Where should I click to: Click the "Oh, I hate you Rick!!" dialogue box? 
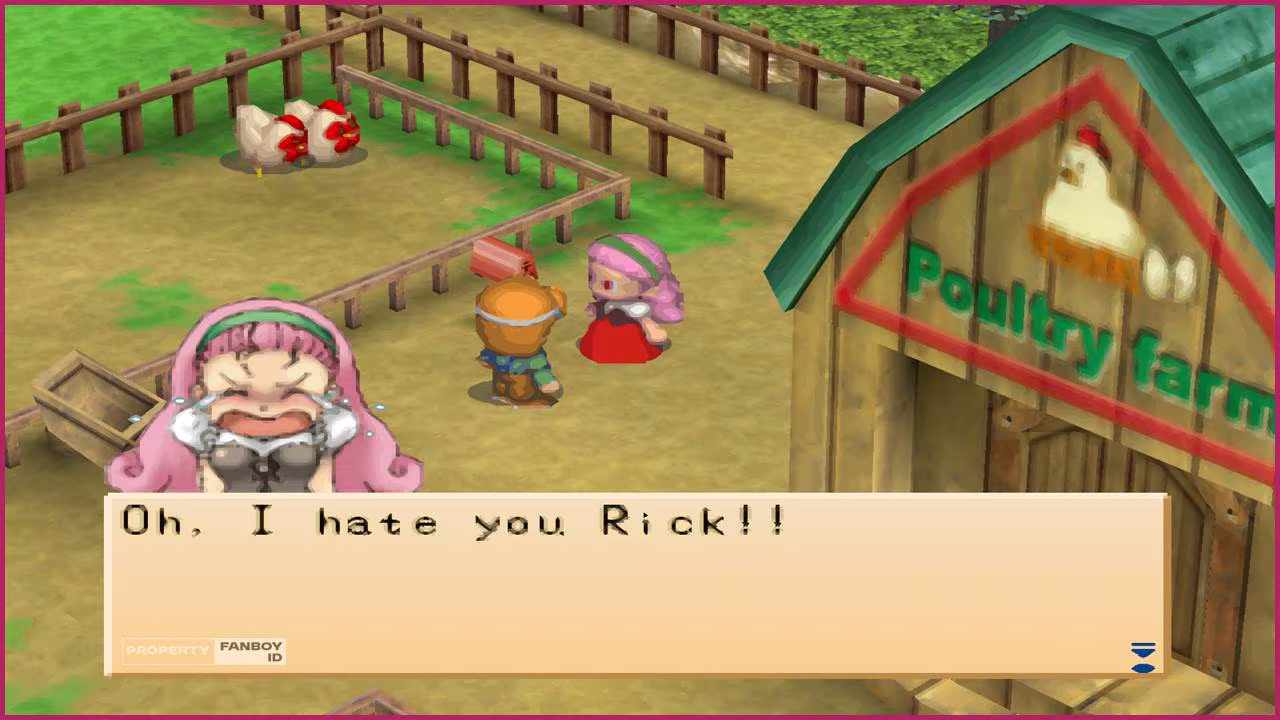pos(636,584)
